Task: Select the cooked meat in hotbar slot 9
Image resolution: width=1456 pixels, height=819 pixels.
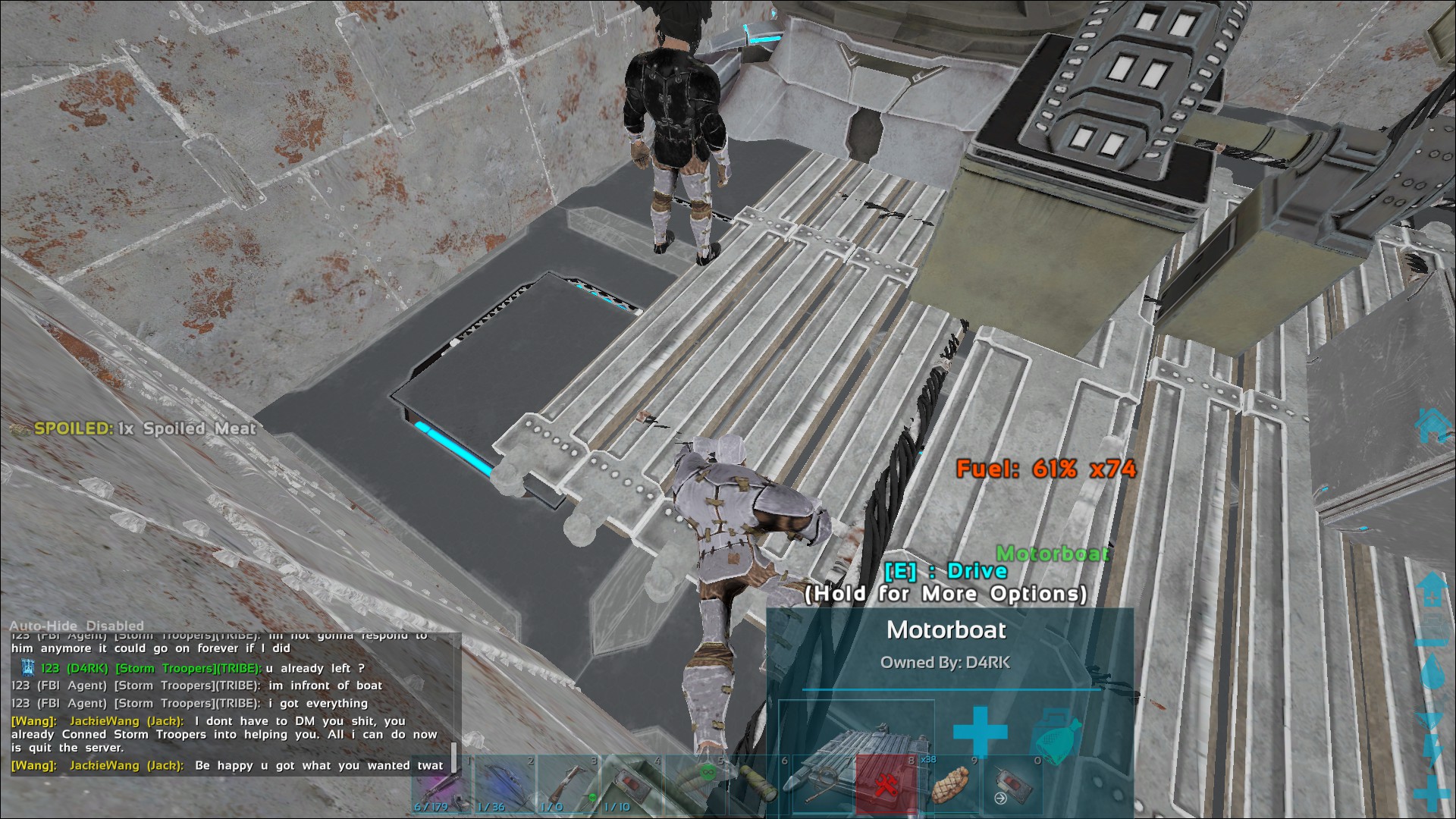Action: coord(952,783)
